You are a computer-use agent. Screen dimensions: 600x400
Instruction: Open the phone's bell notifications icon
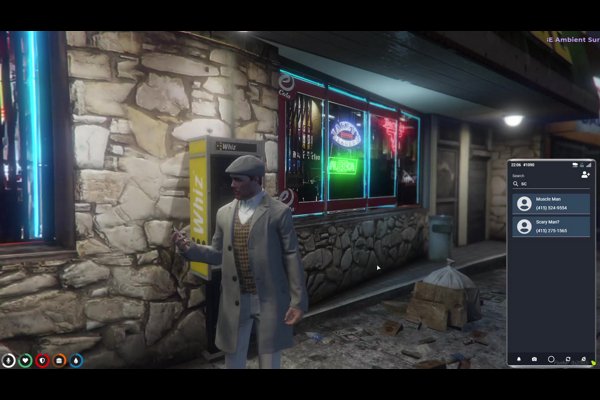[x=518, y=358]
